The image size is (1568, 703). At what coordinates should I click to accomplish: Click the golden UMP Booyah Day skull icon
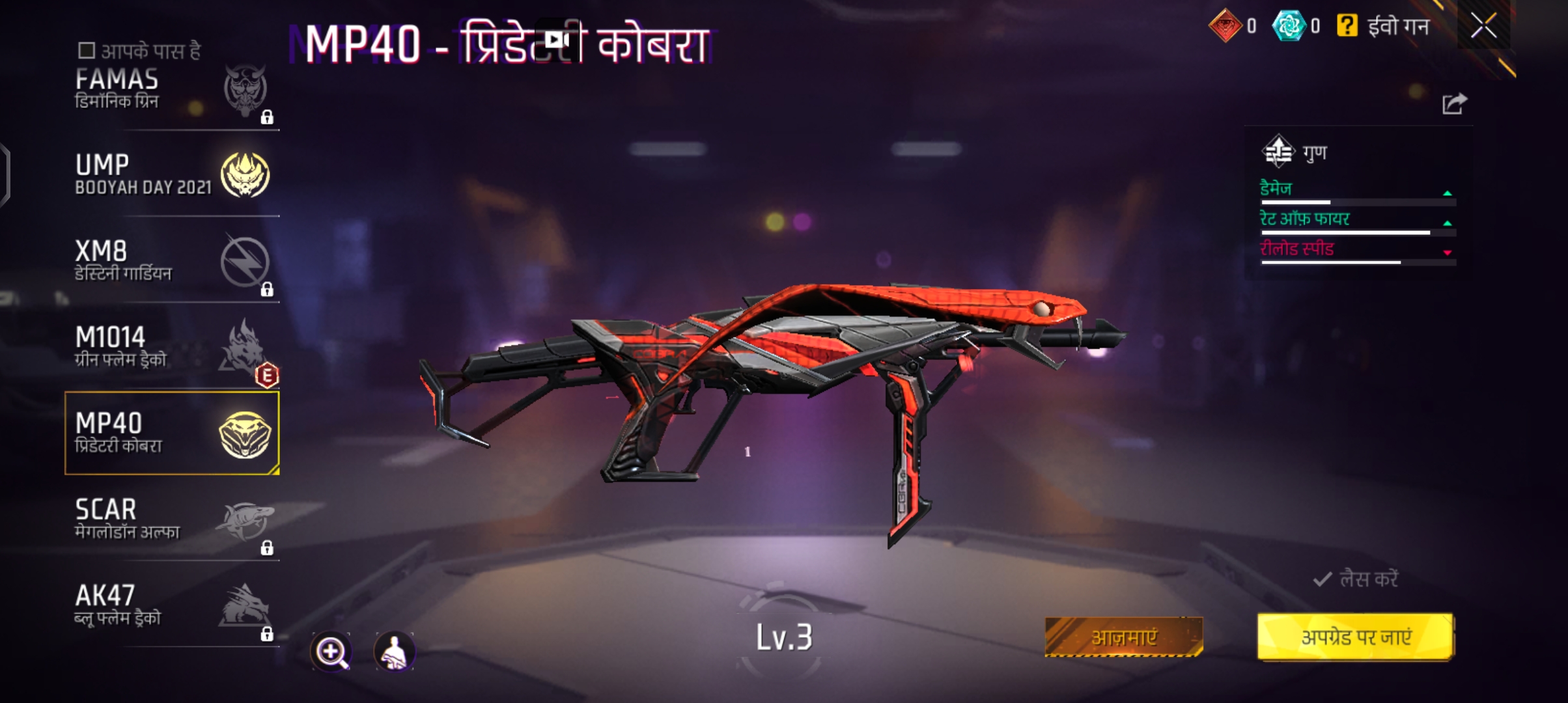(x=245, y=174)
